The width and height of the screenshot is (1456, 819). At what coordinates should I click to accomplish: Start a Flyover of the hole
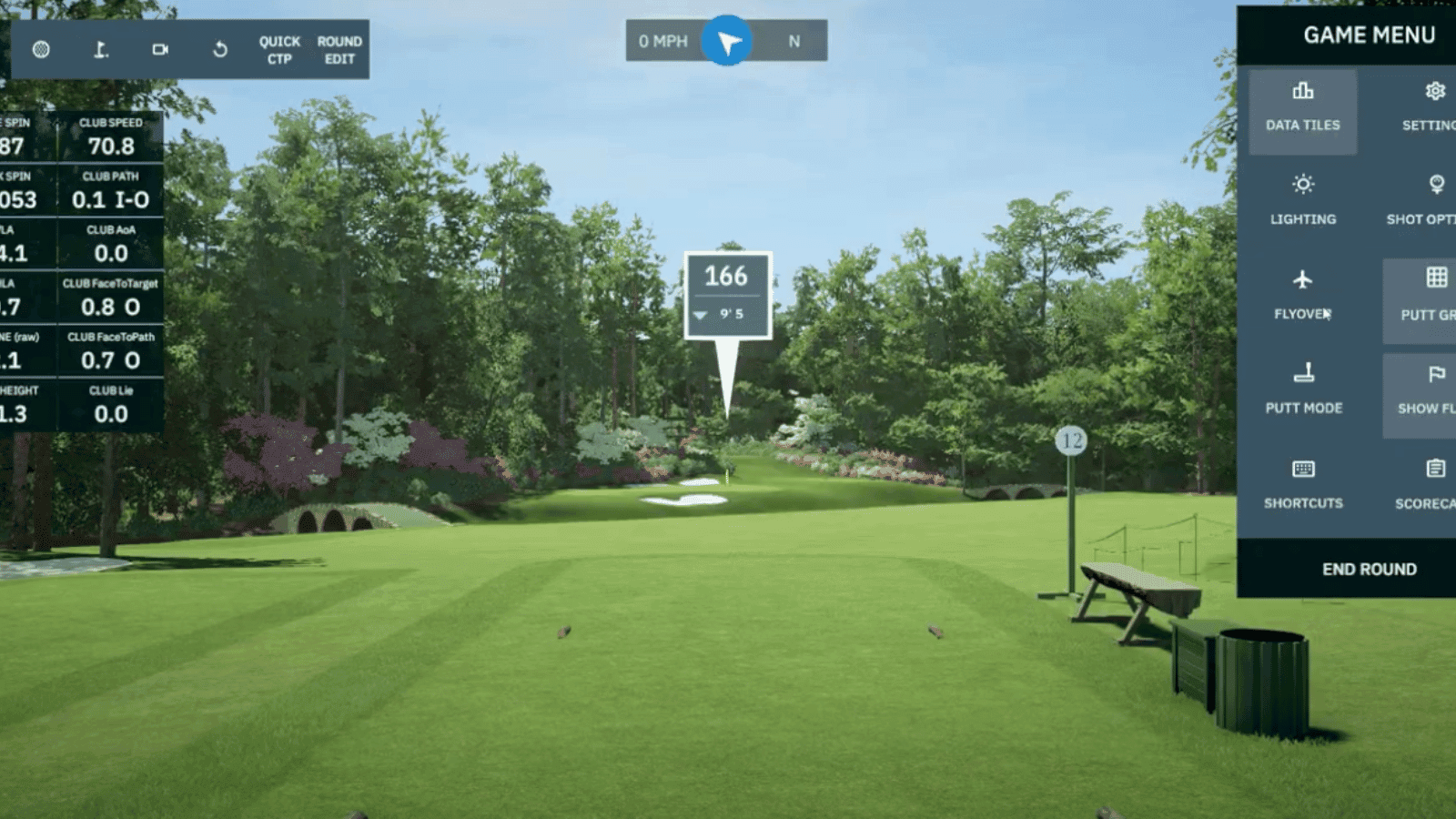click(x=1303, y=296)
